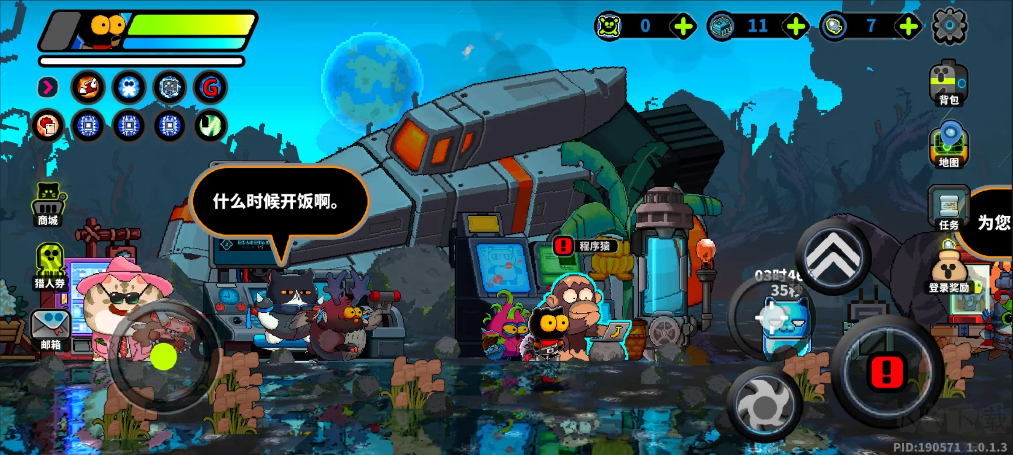Image resolution: width=1013 pixels, height=455 pixels.
Task: Expand the buff bar with the pink arrow
Action: [x=47, y=88]
